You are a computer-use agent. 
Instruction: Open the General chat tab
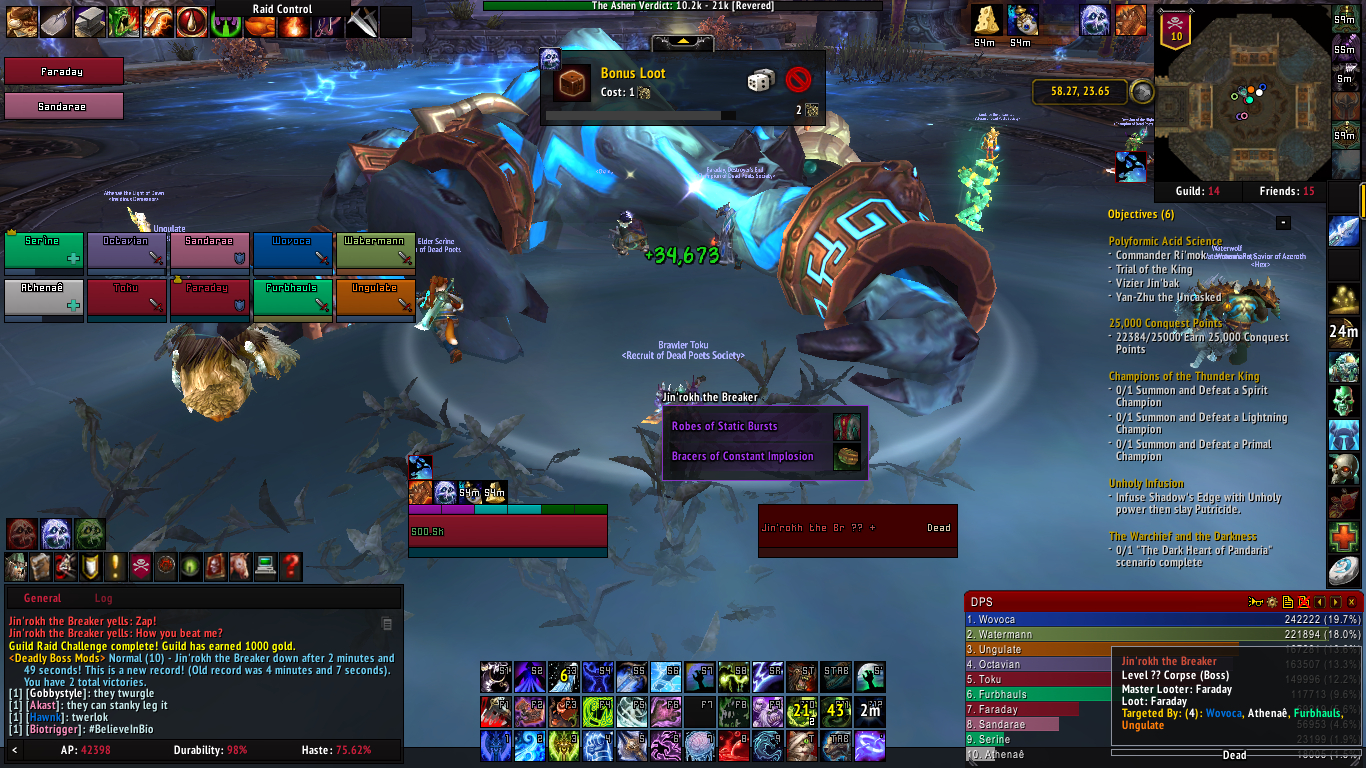click(x=42, y=598)
